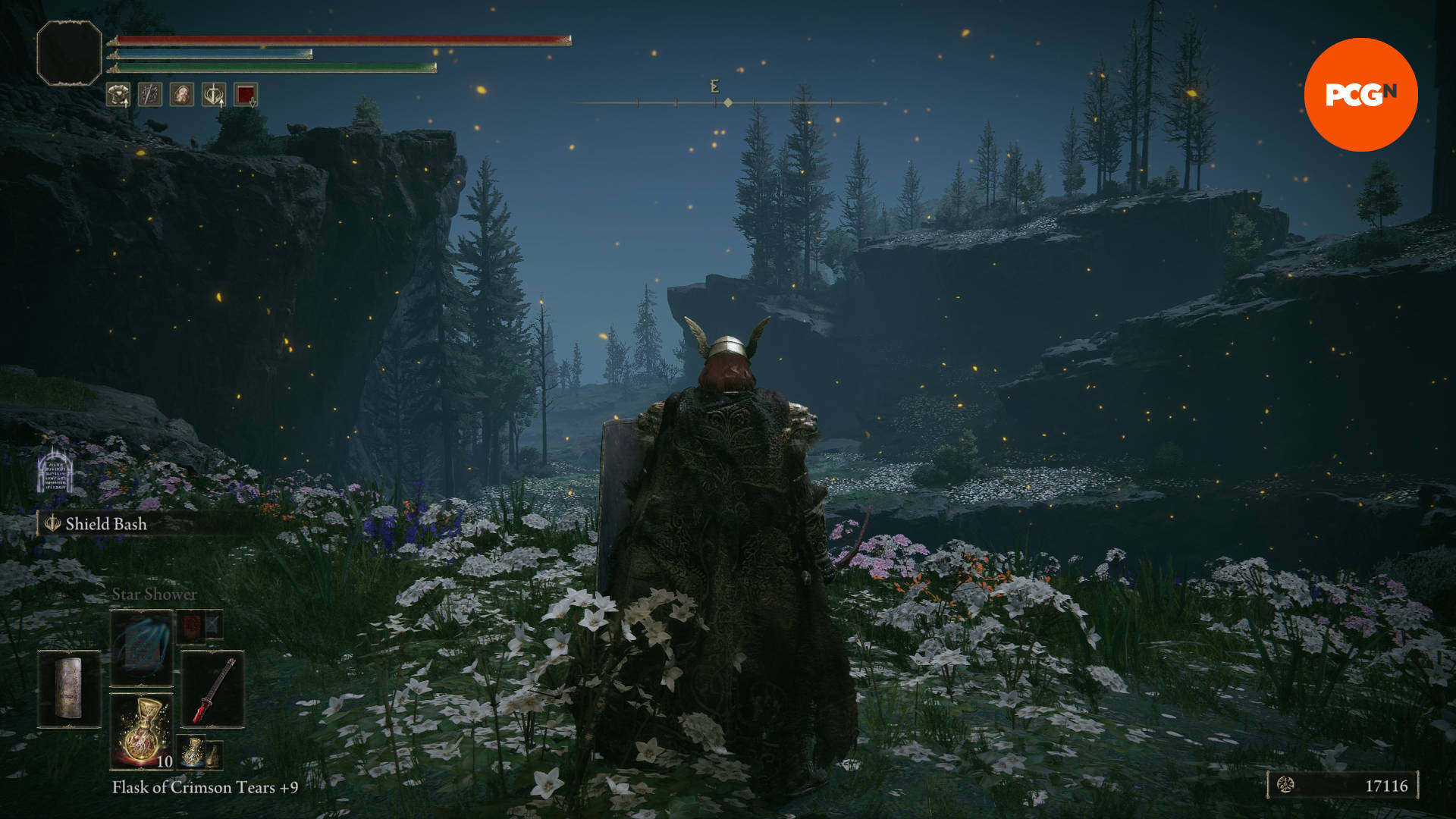Click the compass bar heading marker
The height and width of the screenshot is (819, 1456).
728,102
